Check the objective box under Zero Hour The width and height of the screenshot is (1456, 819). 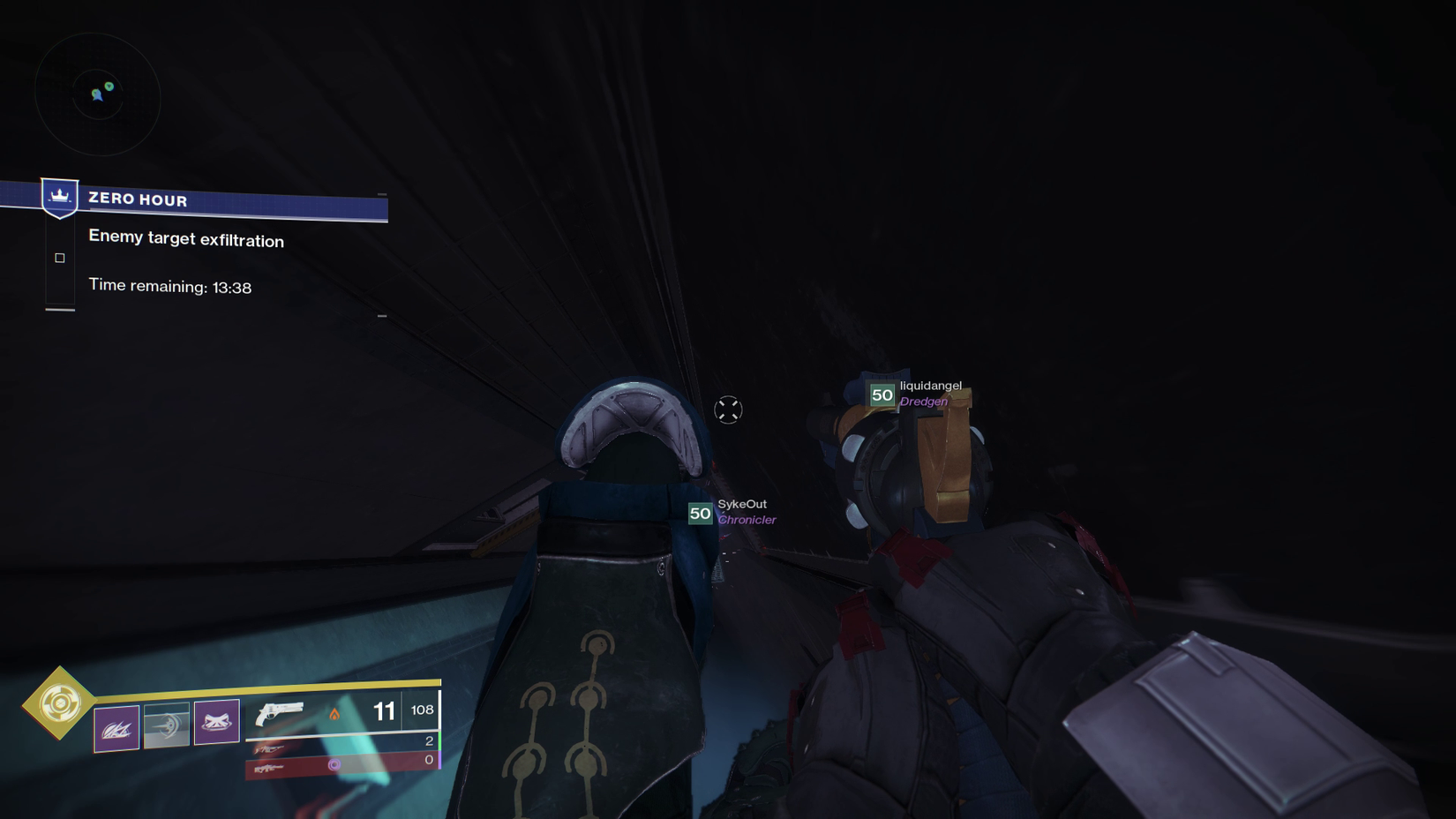click(x=58, y=257)
